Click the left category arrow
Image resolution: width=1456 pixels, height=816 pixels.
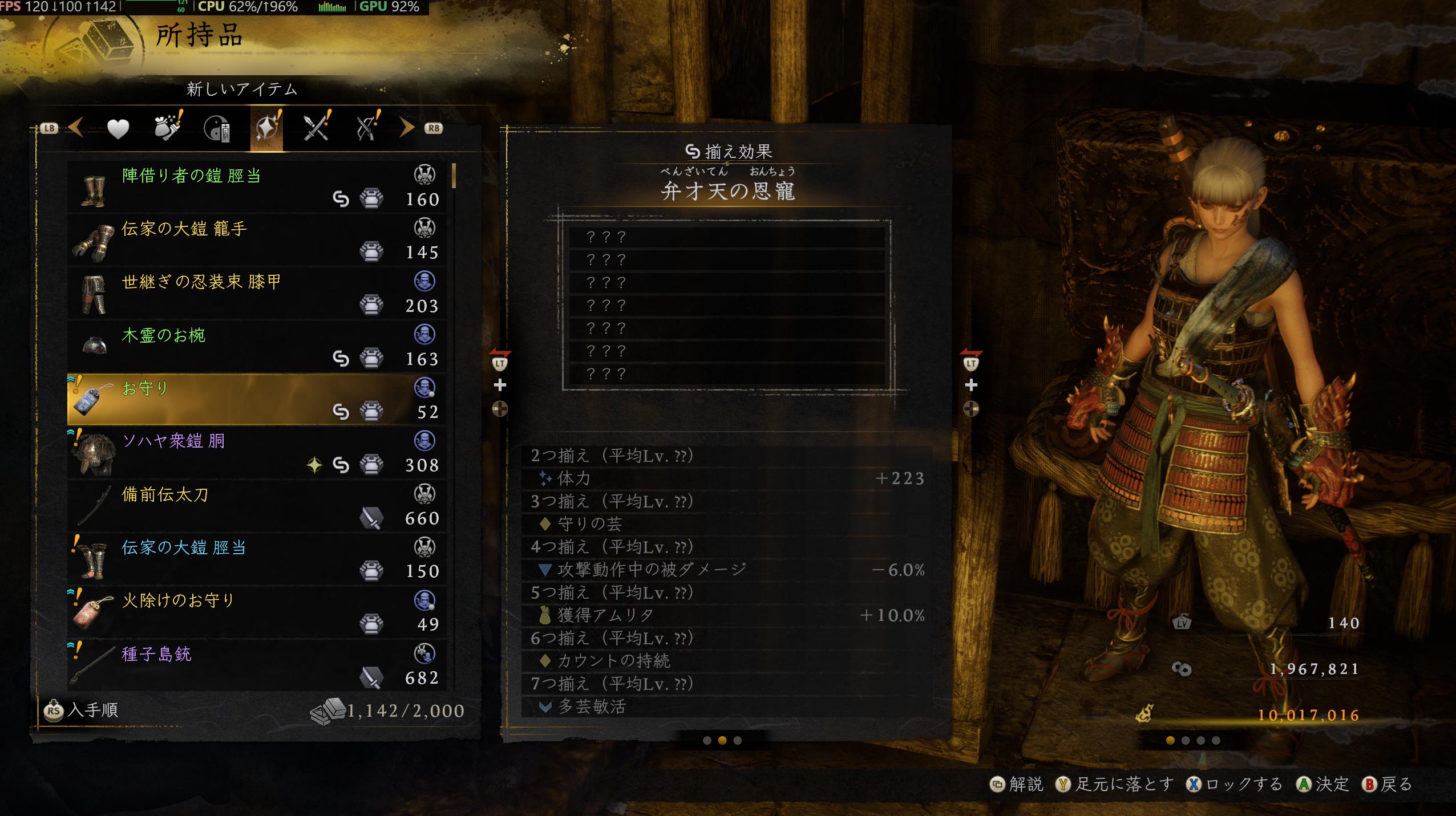(76, 128)
